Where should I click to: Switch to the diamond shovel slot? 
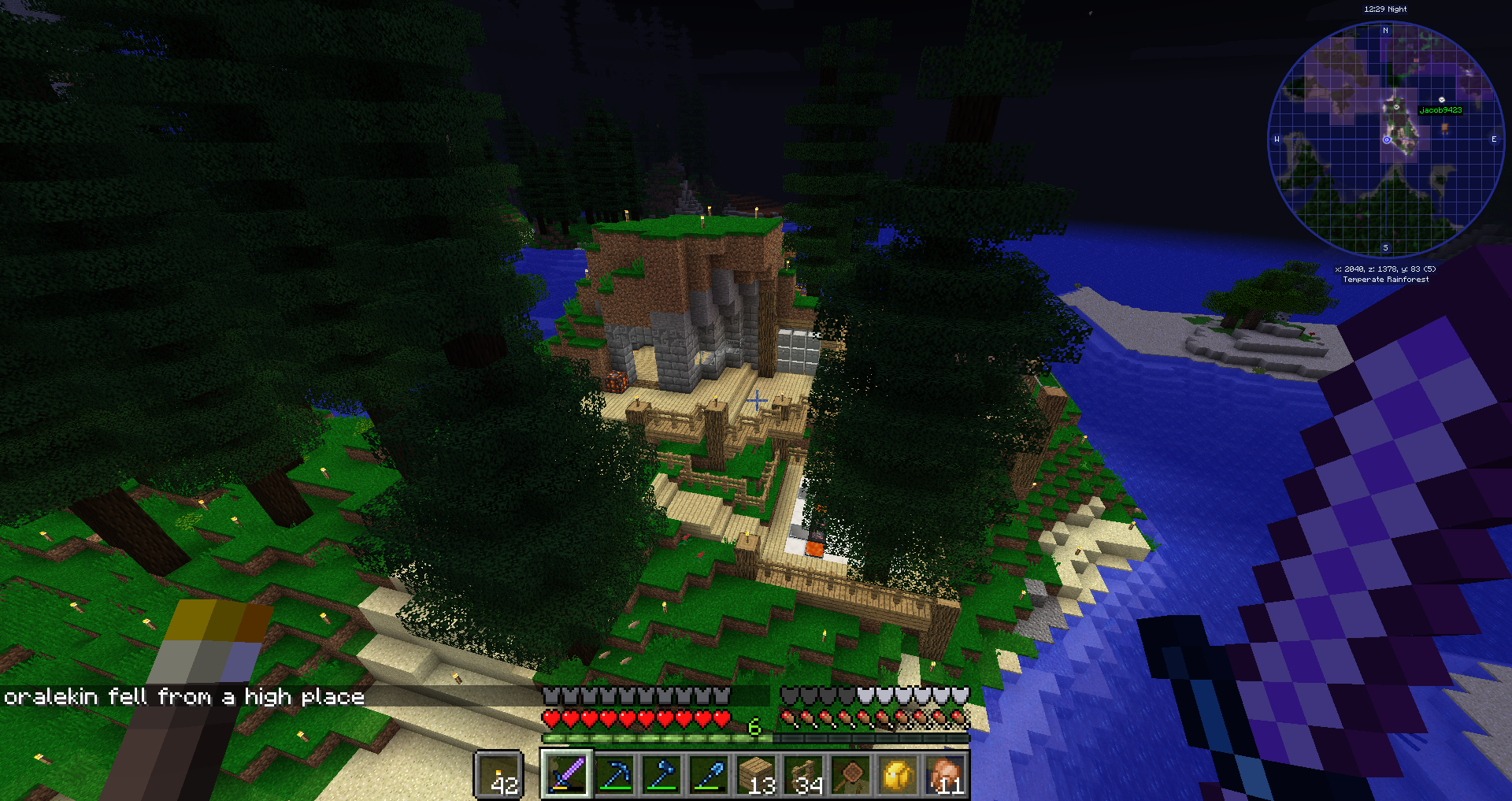point(709,775)
